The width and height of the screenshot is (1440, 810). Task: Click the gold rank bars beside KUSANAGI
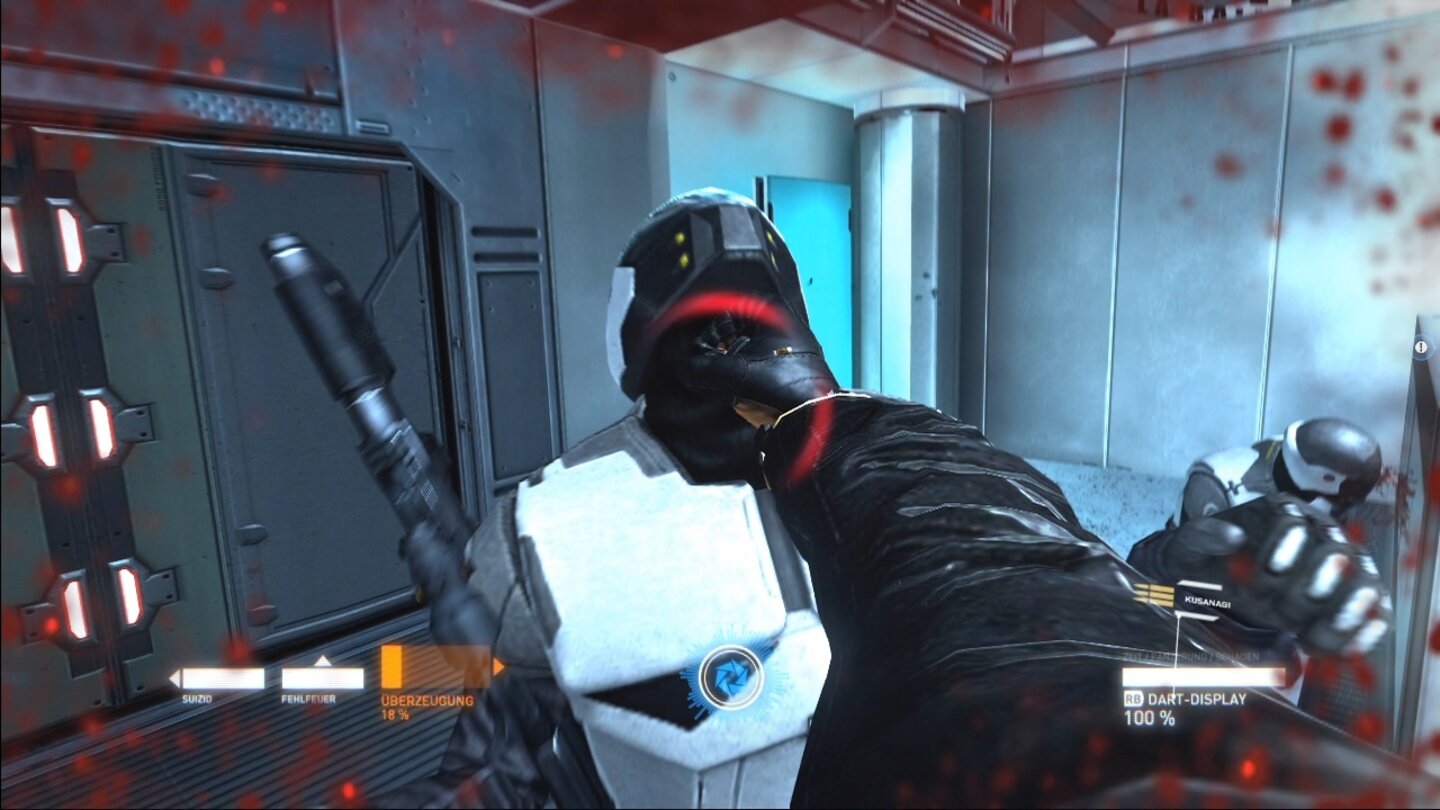pos(1155,595)
